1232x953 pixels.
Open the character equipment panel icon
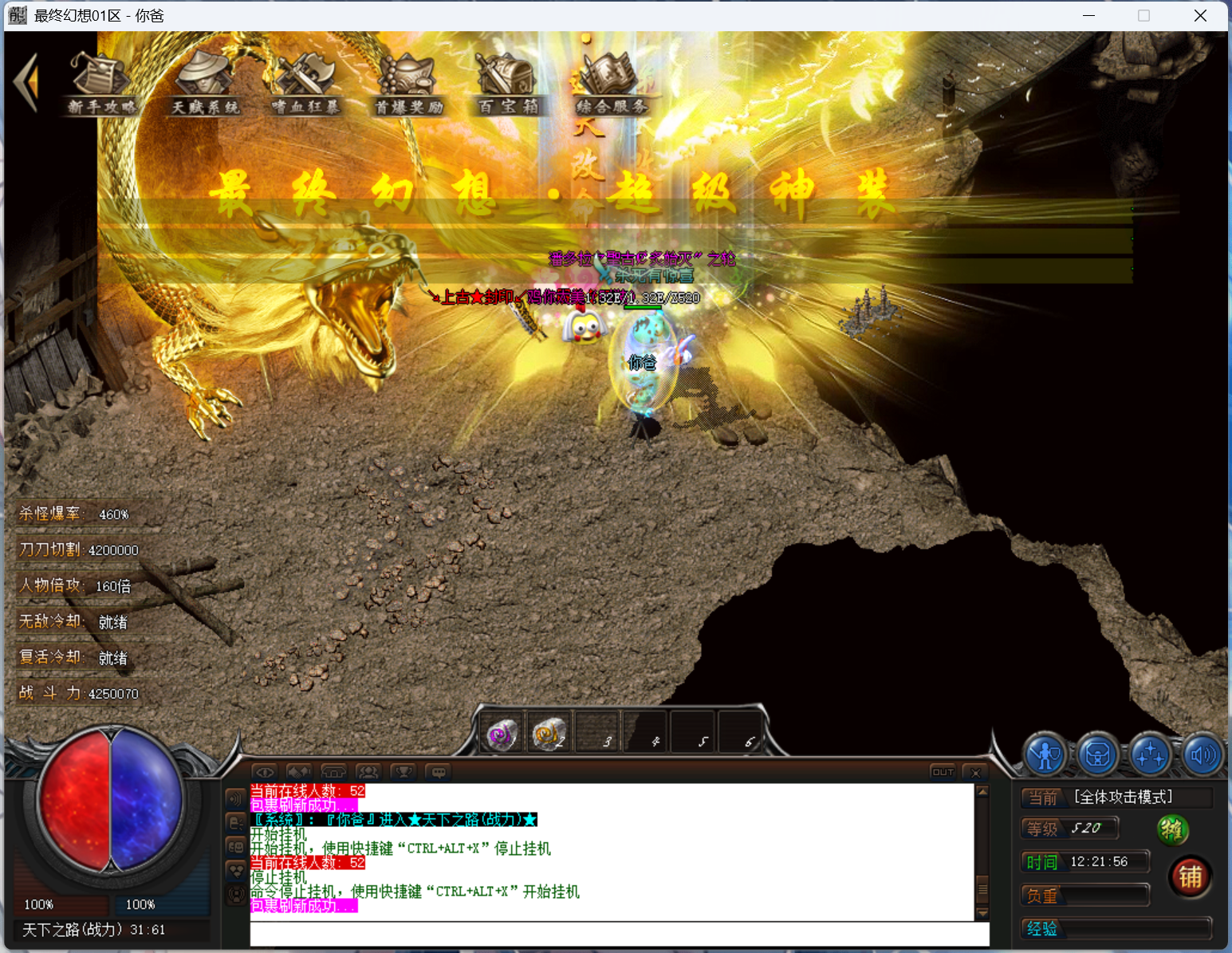pyautogui.click(x=1045, y=754)
